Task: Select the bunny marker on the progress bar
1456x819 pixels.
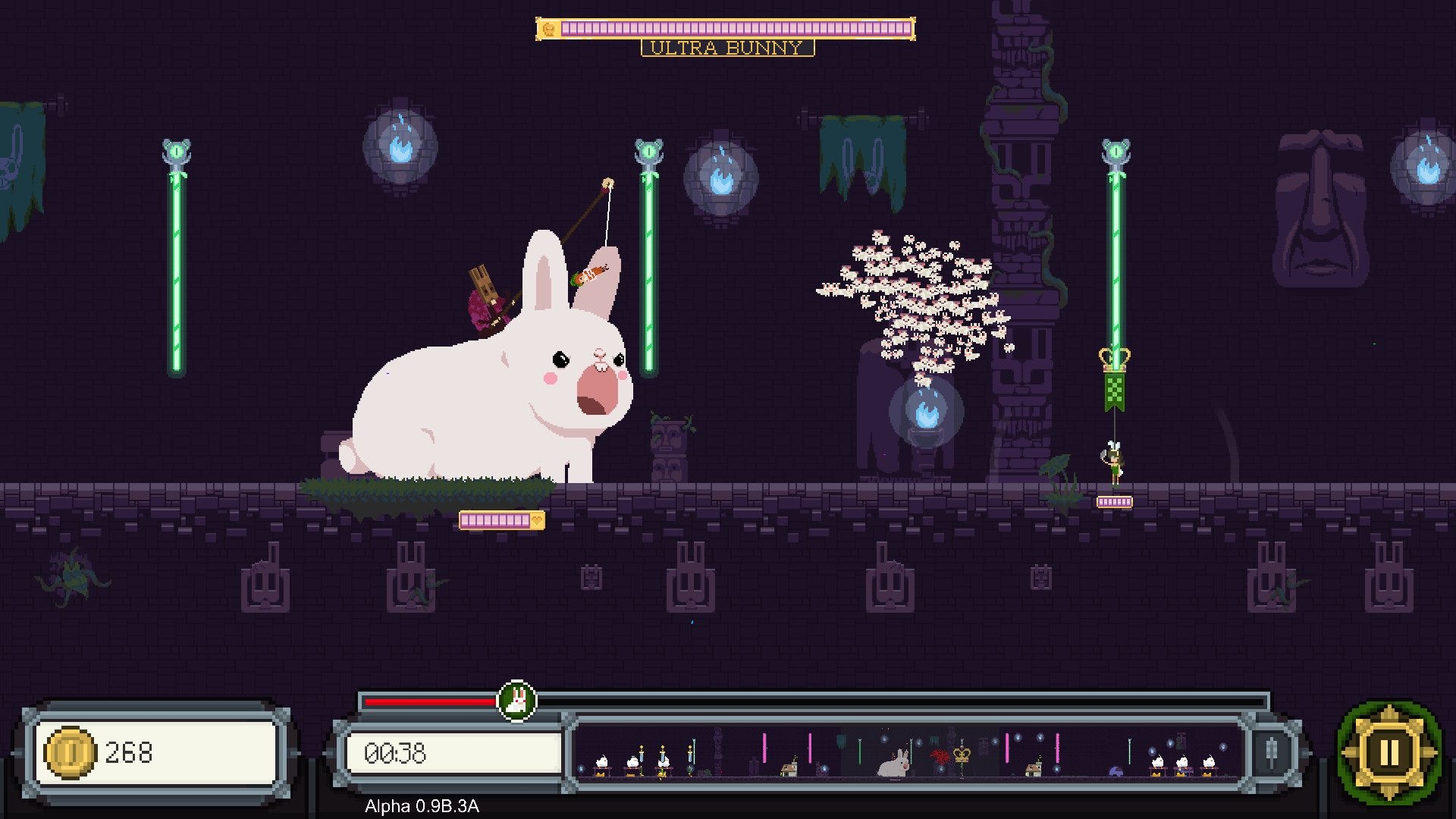Action: [x=516, y=701]
